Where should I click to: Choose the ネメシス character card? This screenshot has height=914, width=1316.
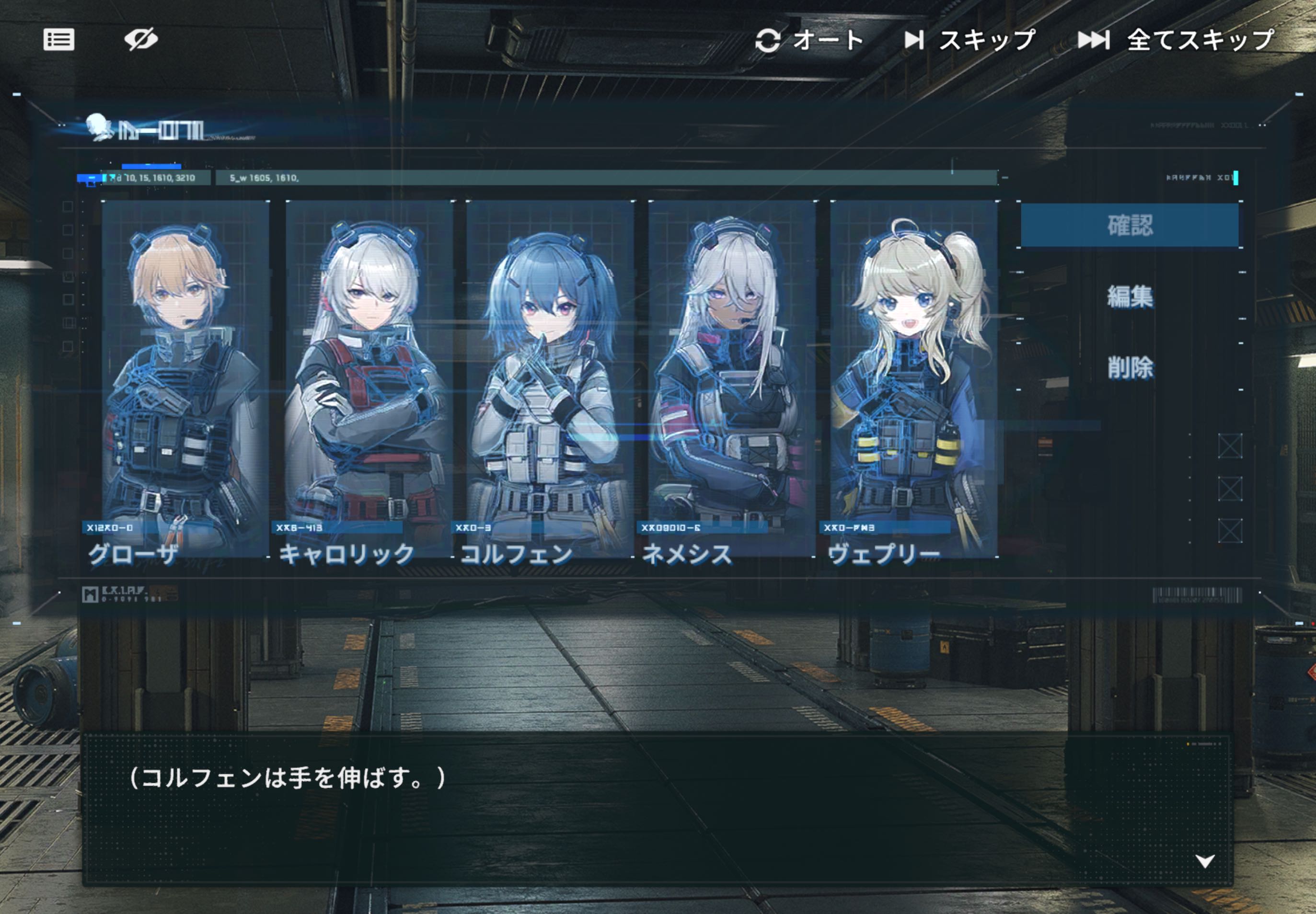(x=732, y=378)
